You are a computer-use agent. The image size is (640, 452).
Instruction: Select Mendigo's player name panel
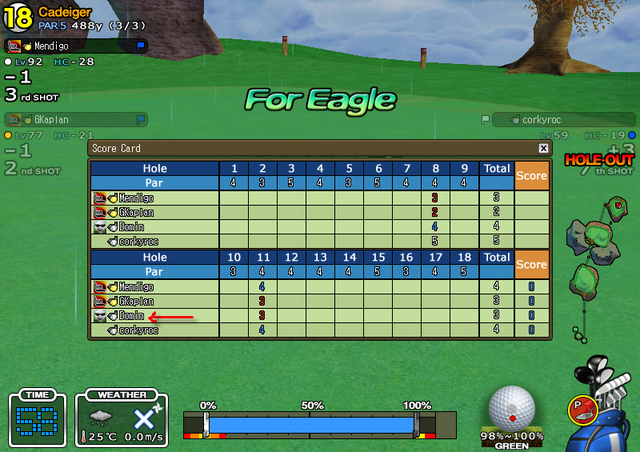tap(76, 45)
